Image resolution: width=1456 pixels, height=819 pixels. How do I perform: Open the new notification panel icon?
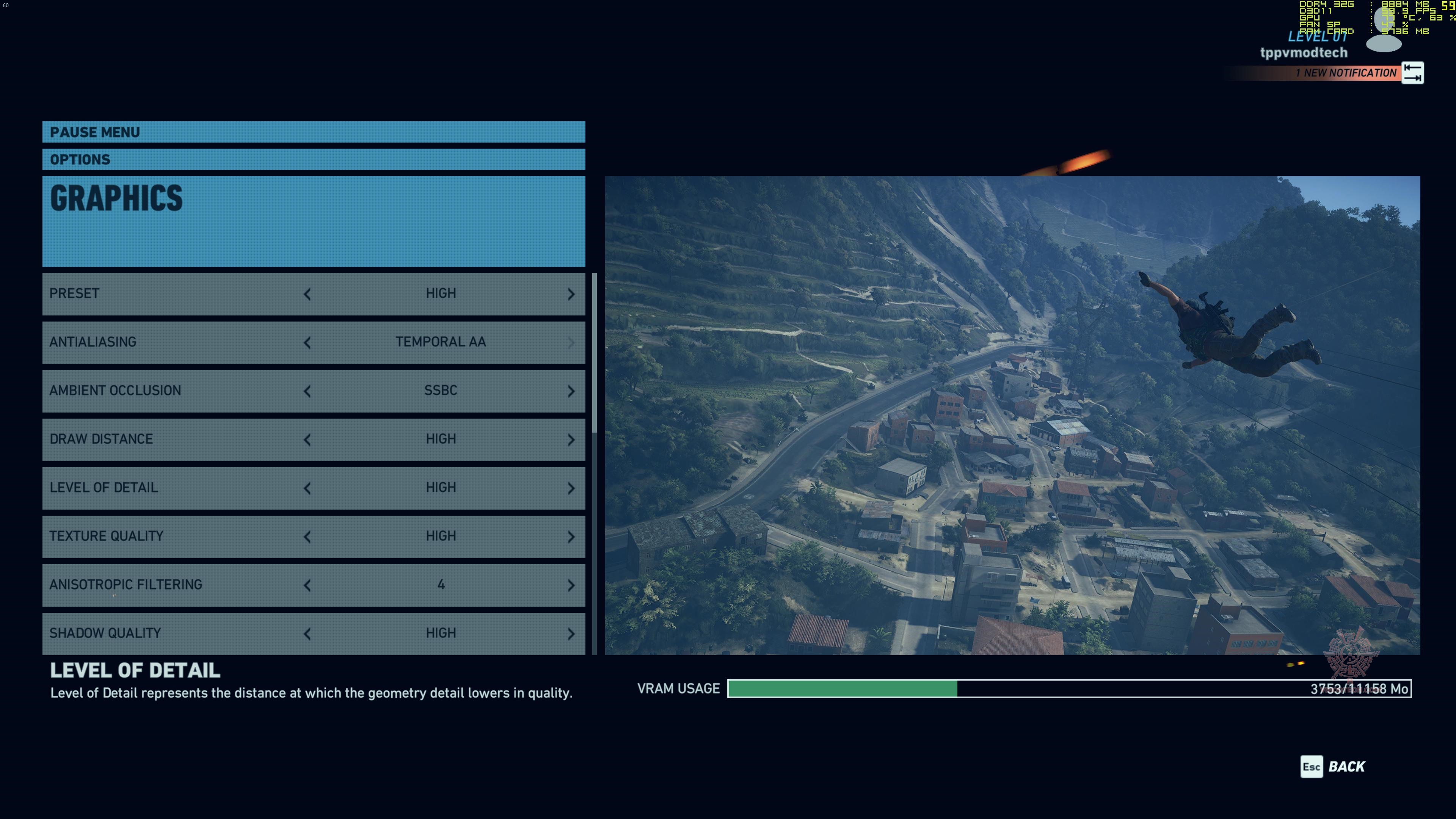click(1412, 73)
